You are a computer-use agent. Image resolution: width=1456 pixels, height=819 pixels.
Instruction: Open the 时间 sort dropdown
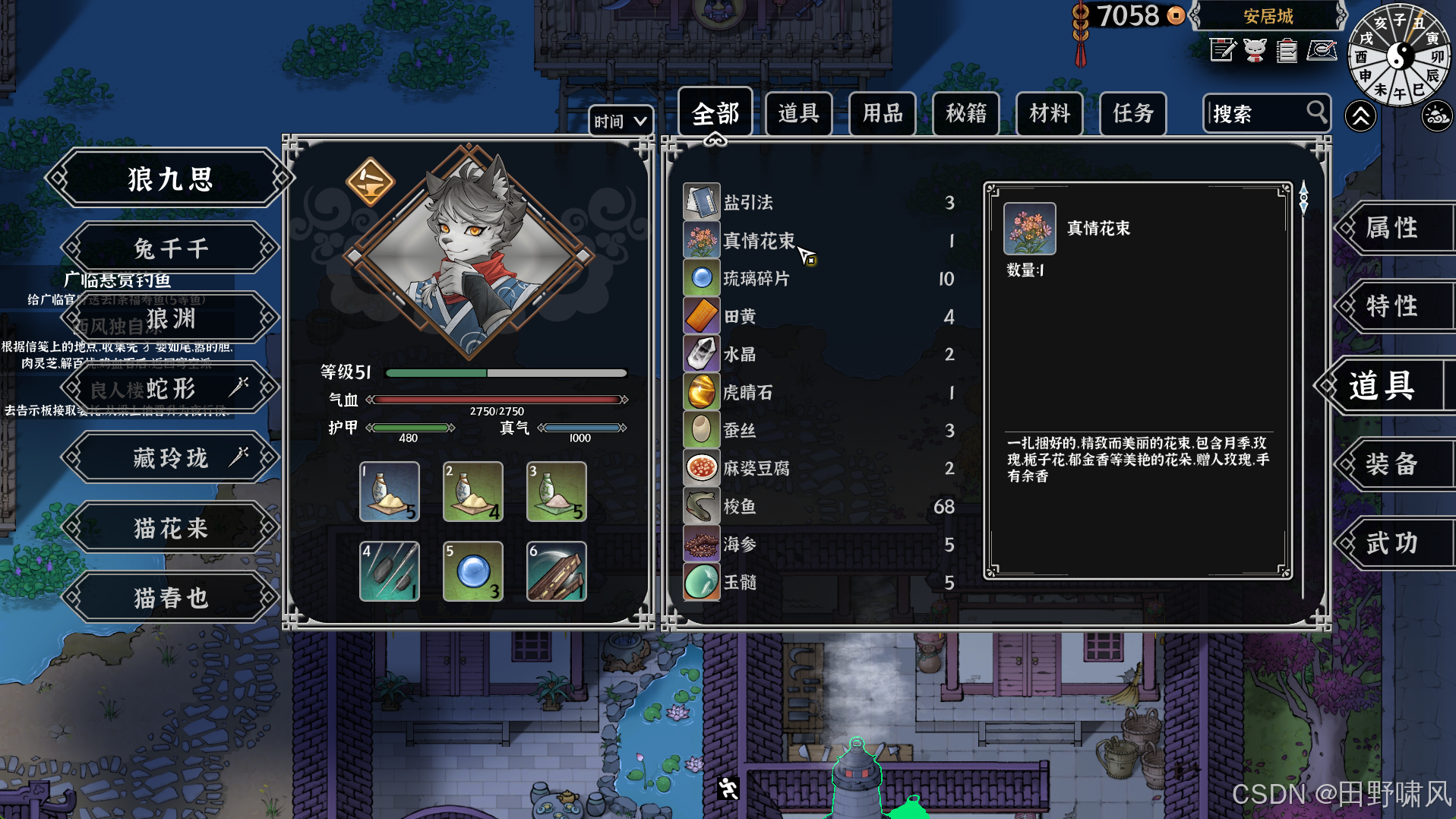[x=620, y=122]
